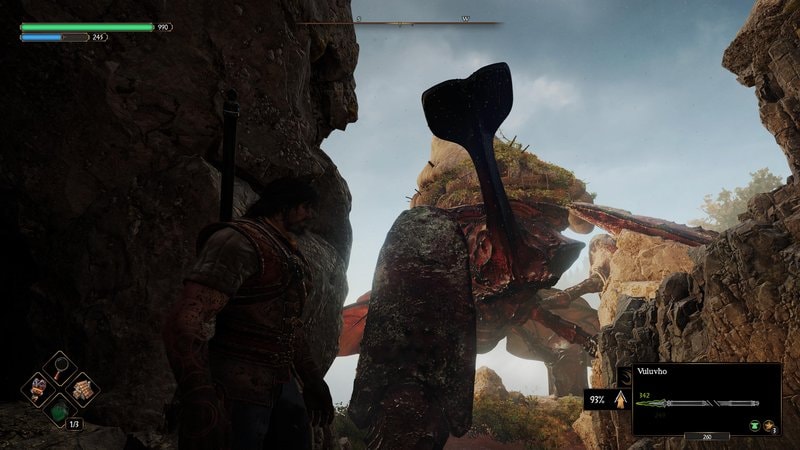Image resolution: width=800 pixels, height=450 pixels.
Task: Select the Vuluvho spear weapon panel
Action: click(x=706, y=398)
